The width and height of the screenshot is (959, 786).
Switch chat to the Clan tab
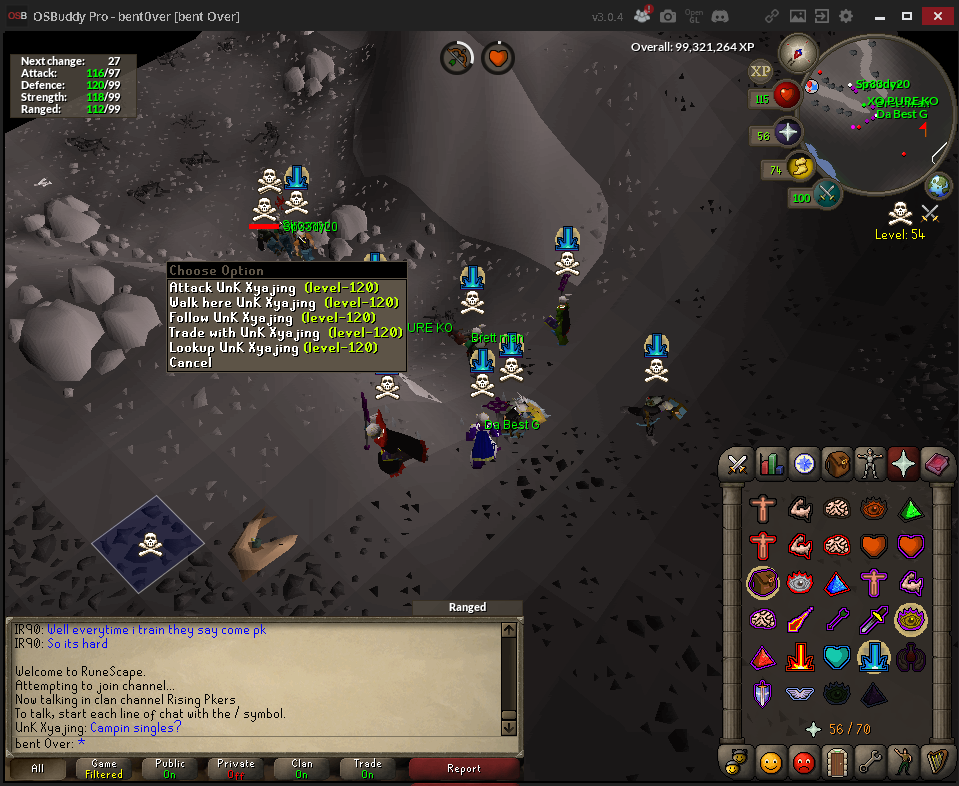(302, 769)
